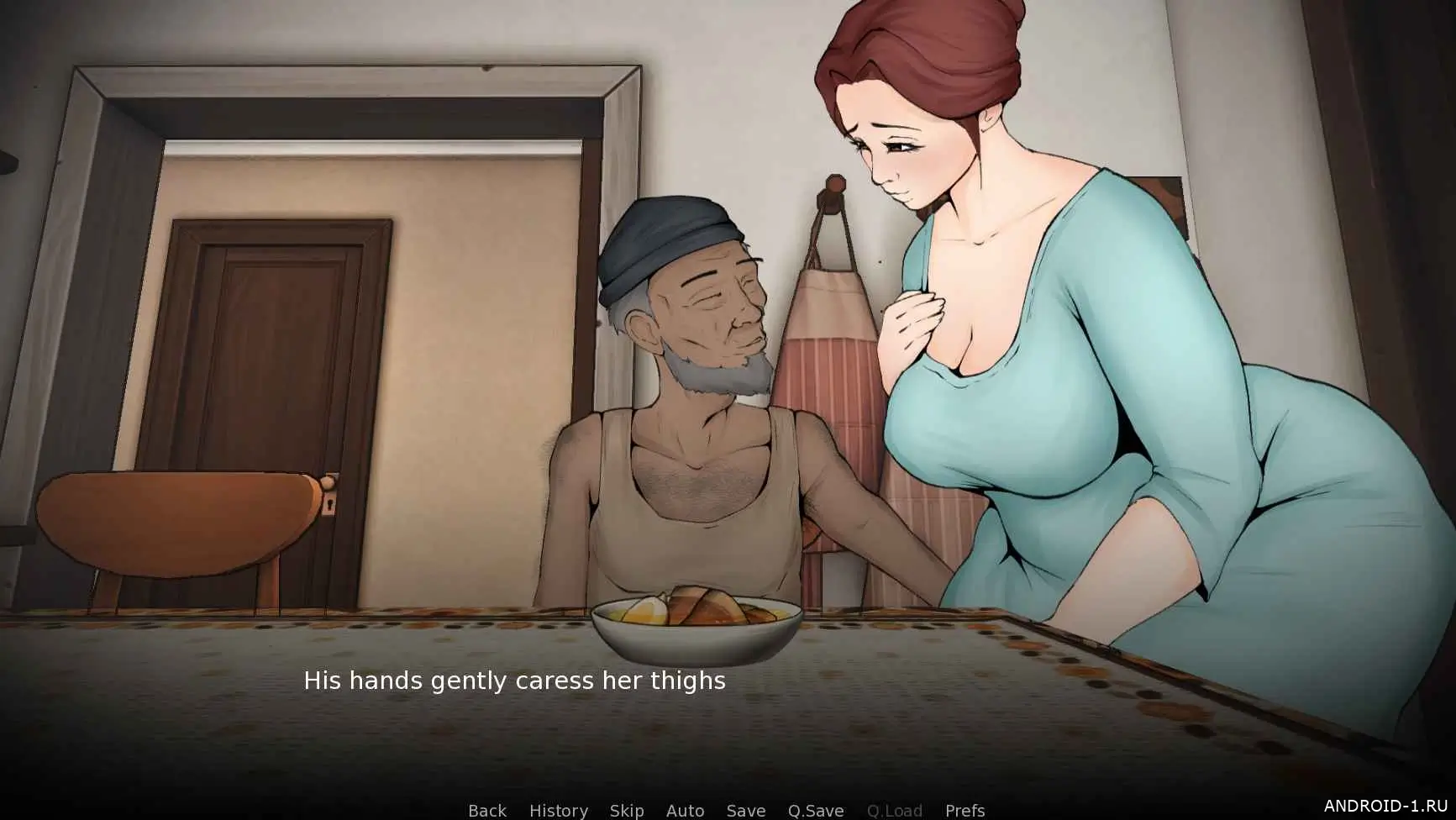Toggle Auto advance mode
Viewport: 1456px width, 820px height.
pyautogui.click(x=685, y=811)
